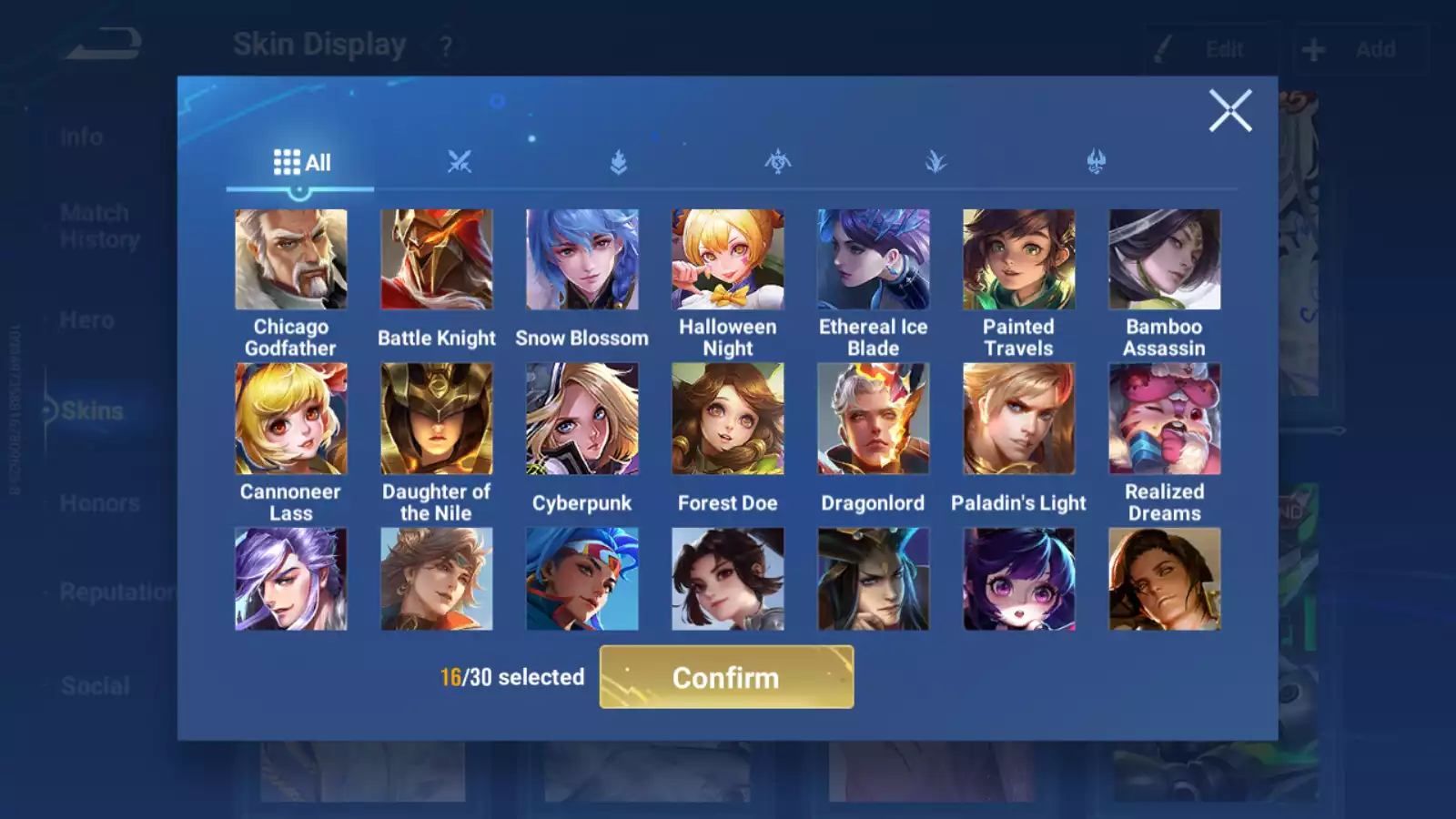The width and height of the screenshot is (1456, 819).
Task: Select the Hero section in the sidebar
Action: coord(88,319)
